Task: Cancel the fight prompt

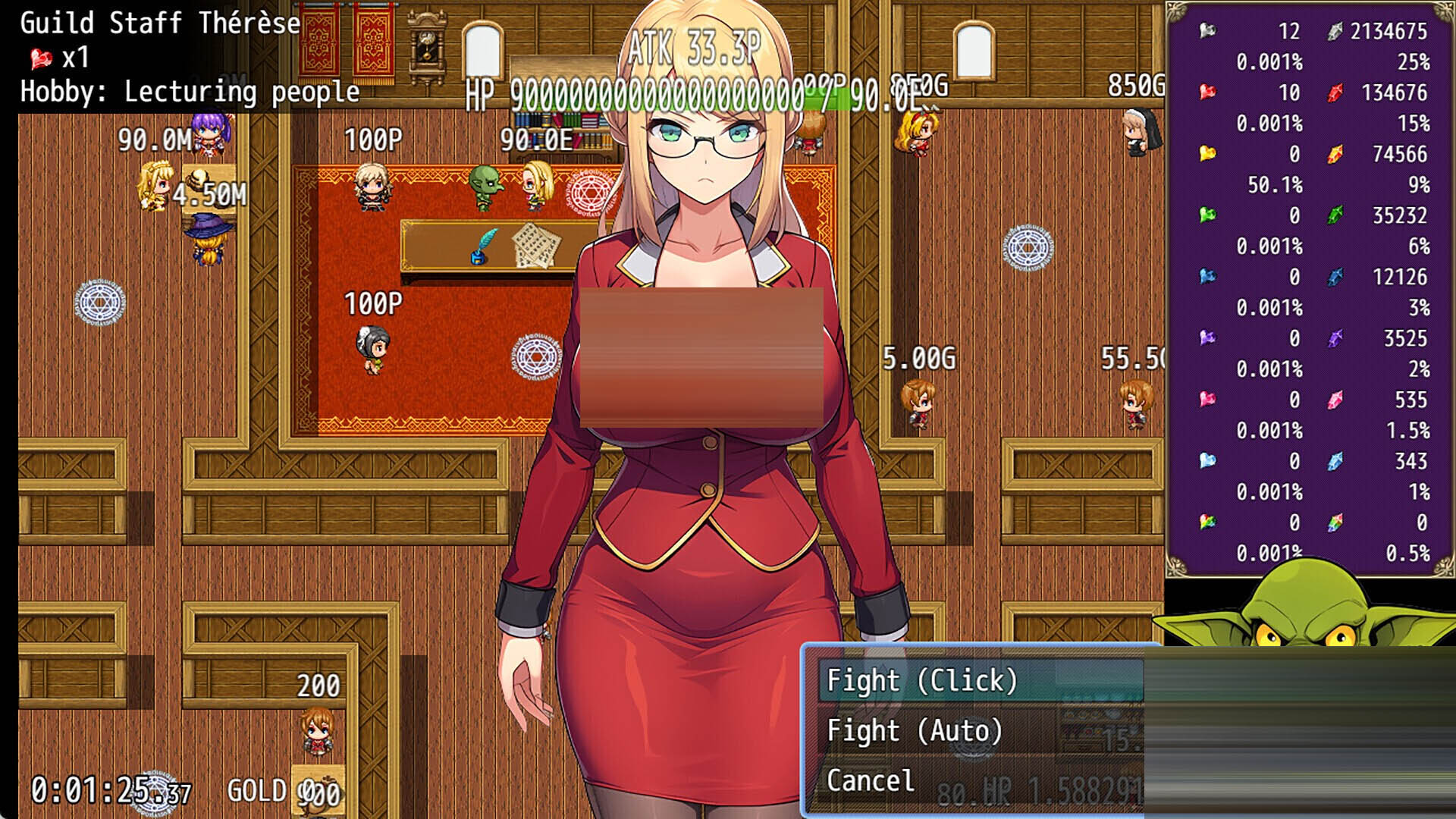Action: coord(871,780)
